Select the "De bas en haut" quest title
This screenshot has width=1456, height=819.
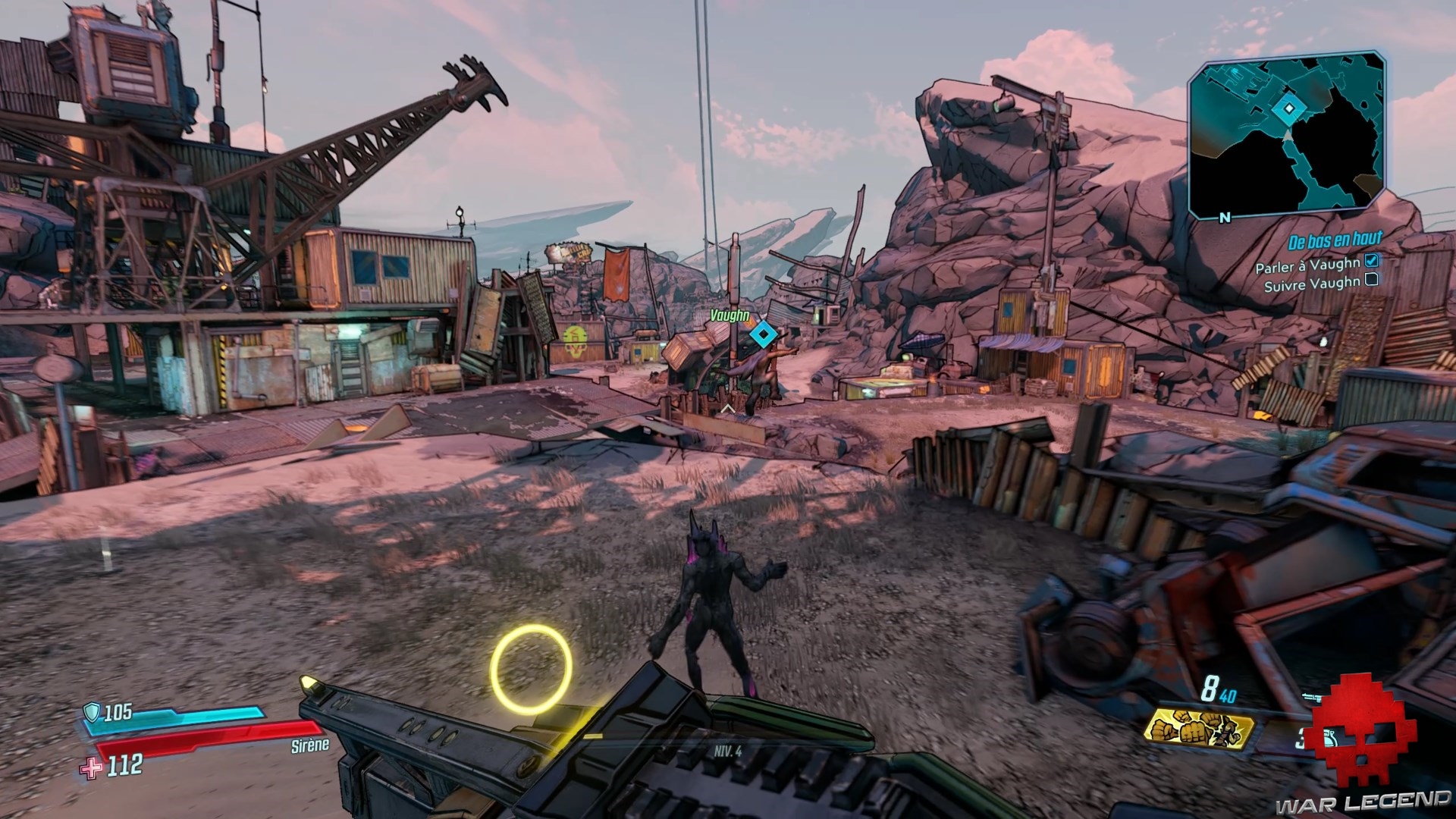pos(1335,241)
